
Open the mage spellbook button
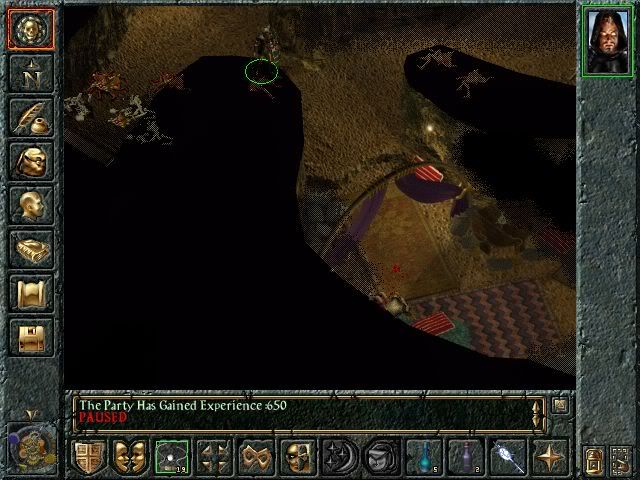pos(31,249)
